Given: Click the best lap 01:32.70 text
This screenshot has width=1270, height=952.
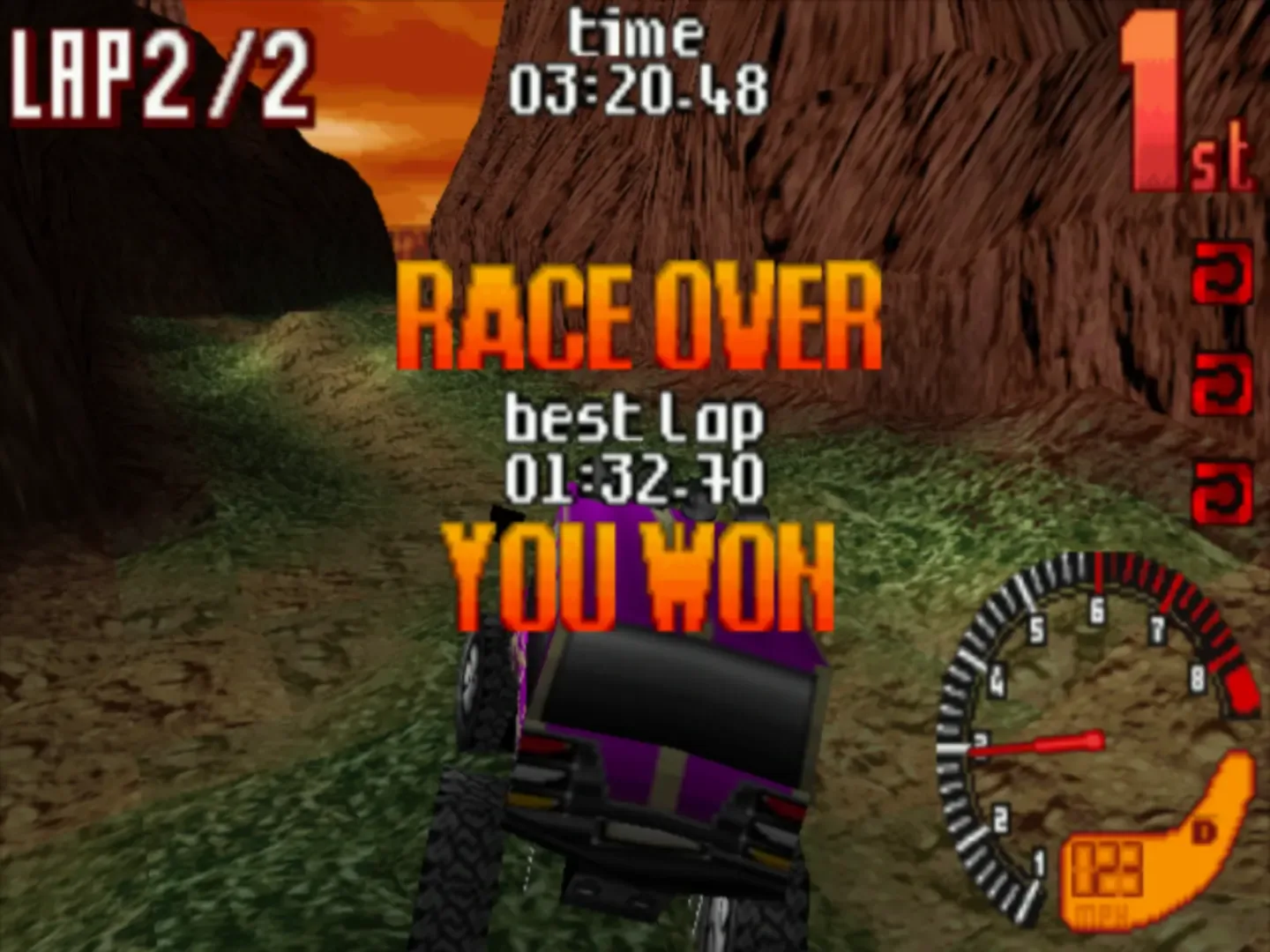Looking at the screenshot, I should click(x=633, y=476).
